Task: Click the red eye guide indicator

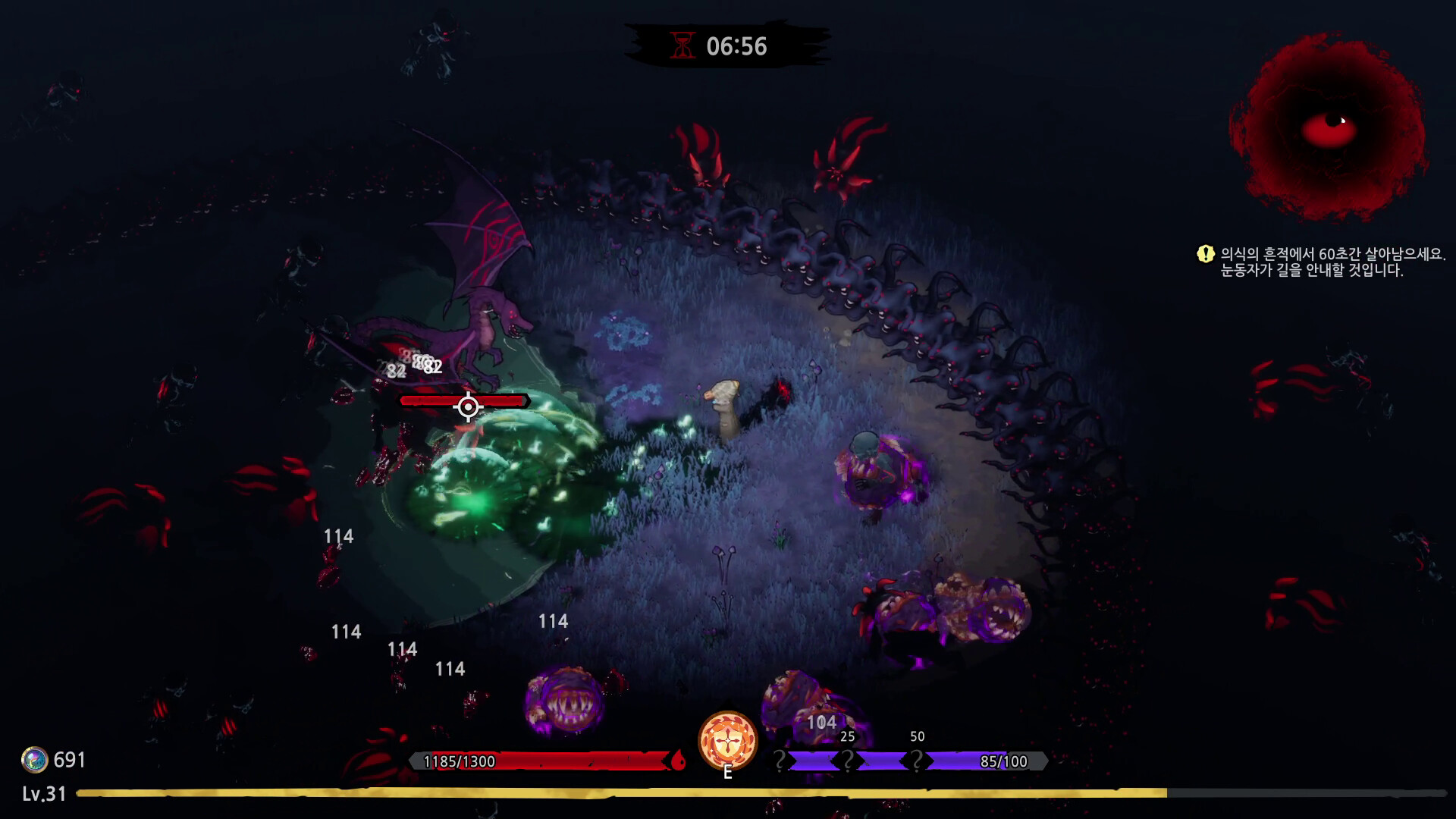Action: 1329,127
